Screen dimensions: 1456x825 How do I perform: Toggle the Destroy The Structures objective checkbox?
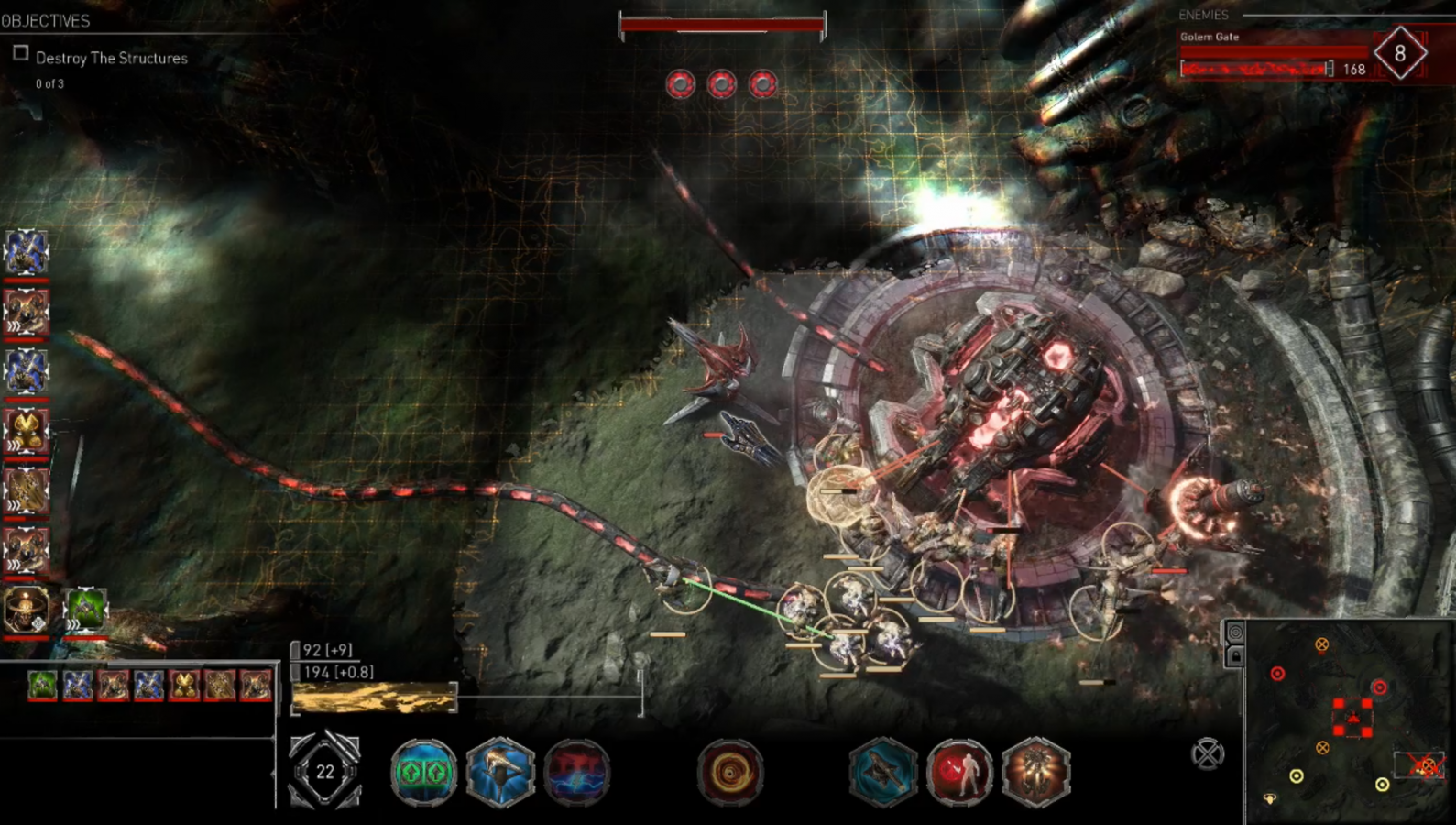[21, 53]
